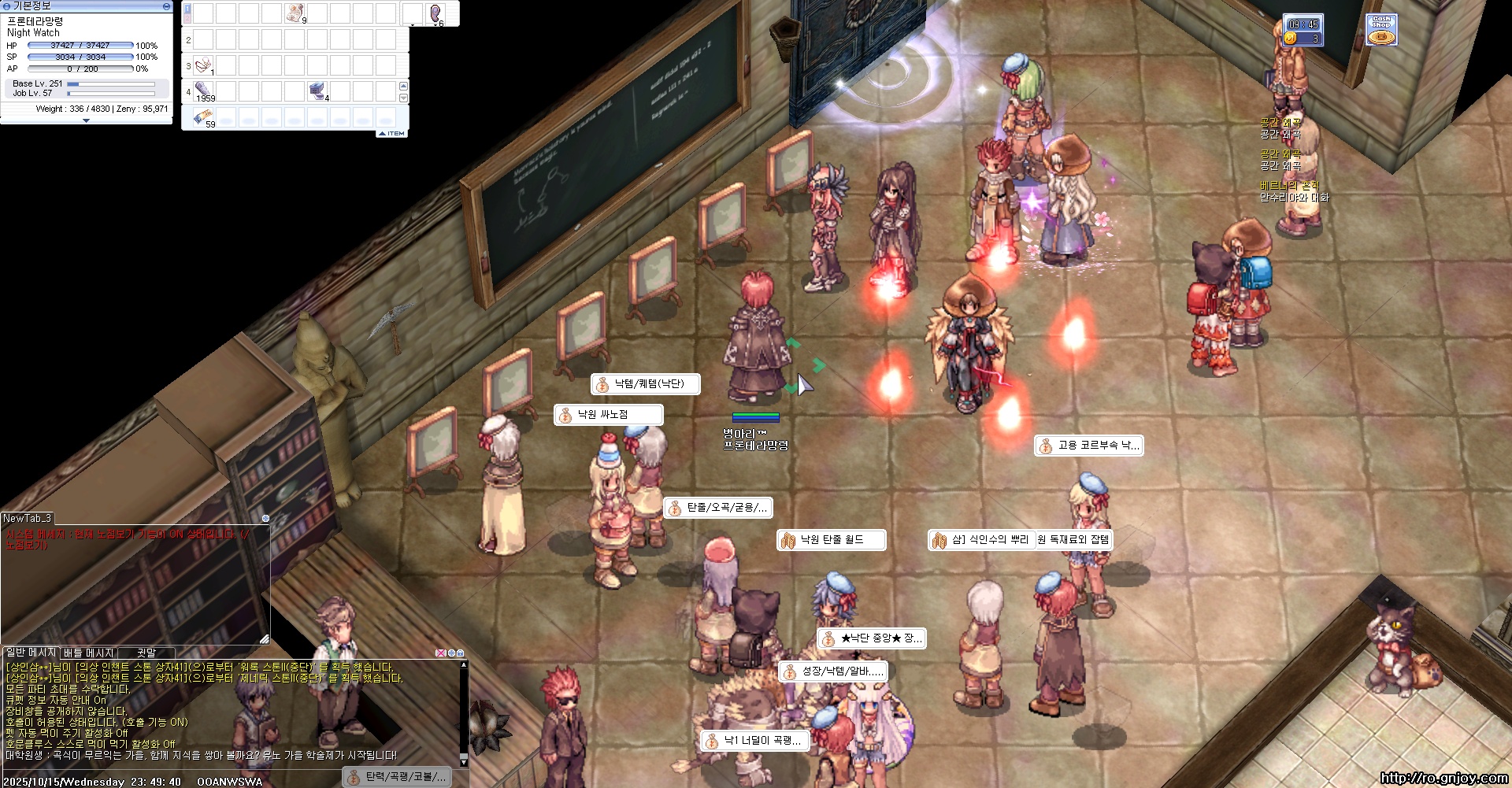This screenshot has width=1512, height=788.
Task: Select the NewTab_3 chat tab
Action: [x=27, y=518]
